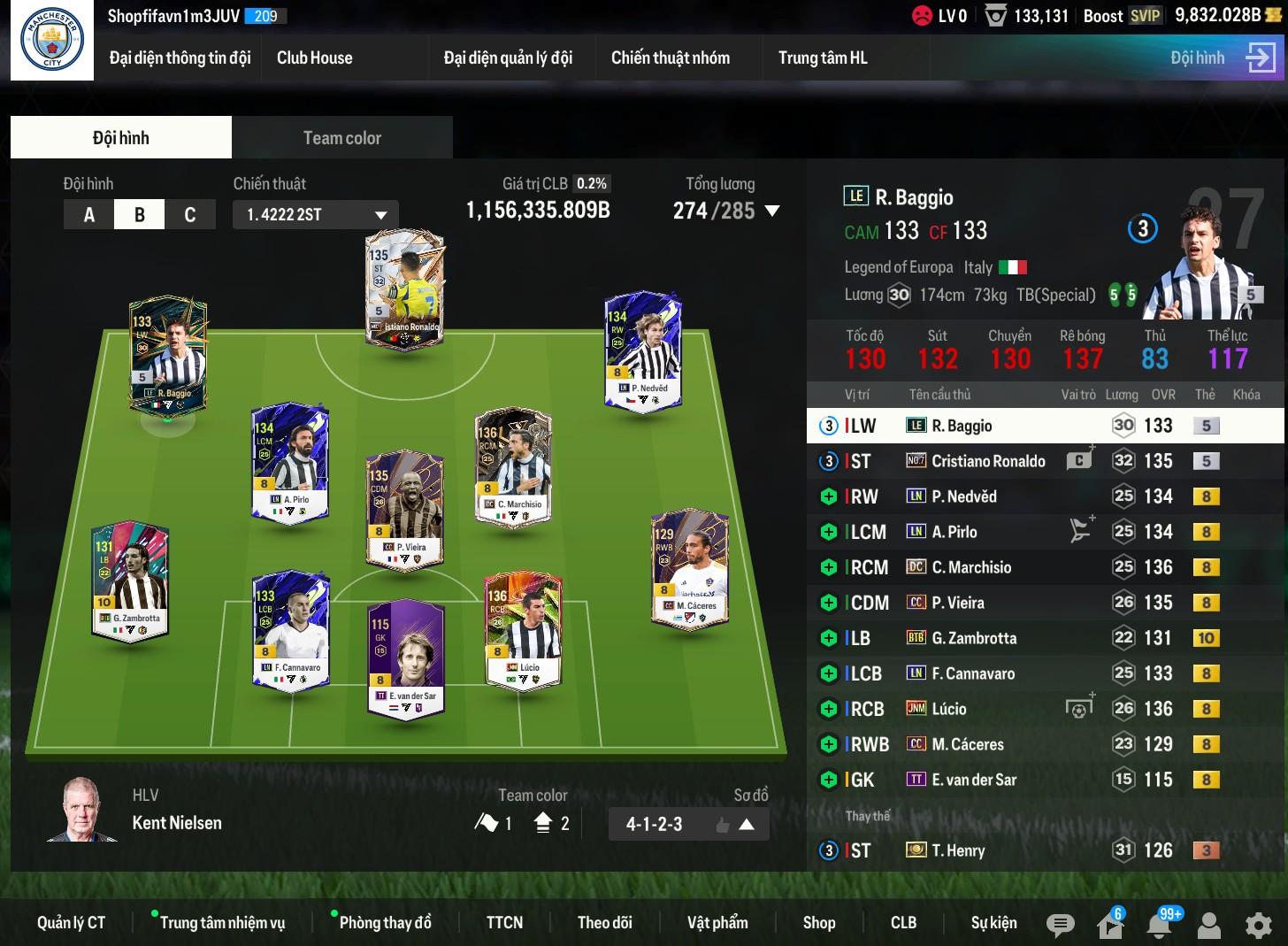Open the 4-1-2-3 formation selector
1288x946 pixels.
[x=687, y=825]
